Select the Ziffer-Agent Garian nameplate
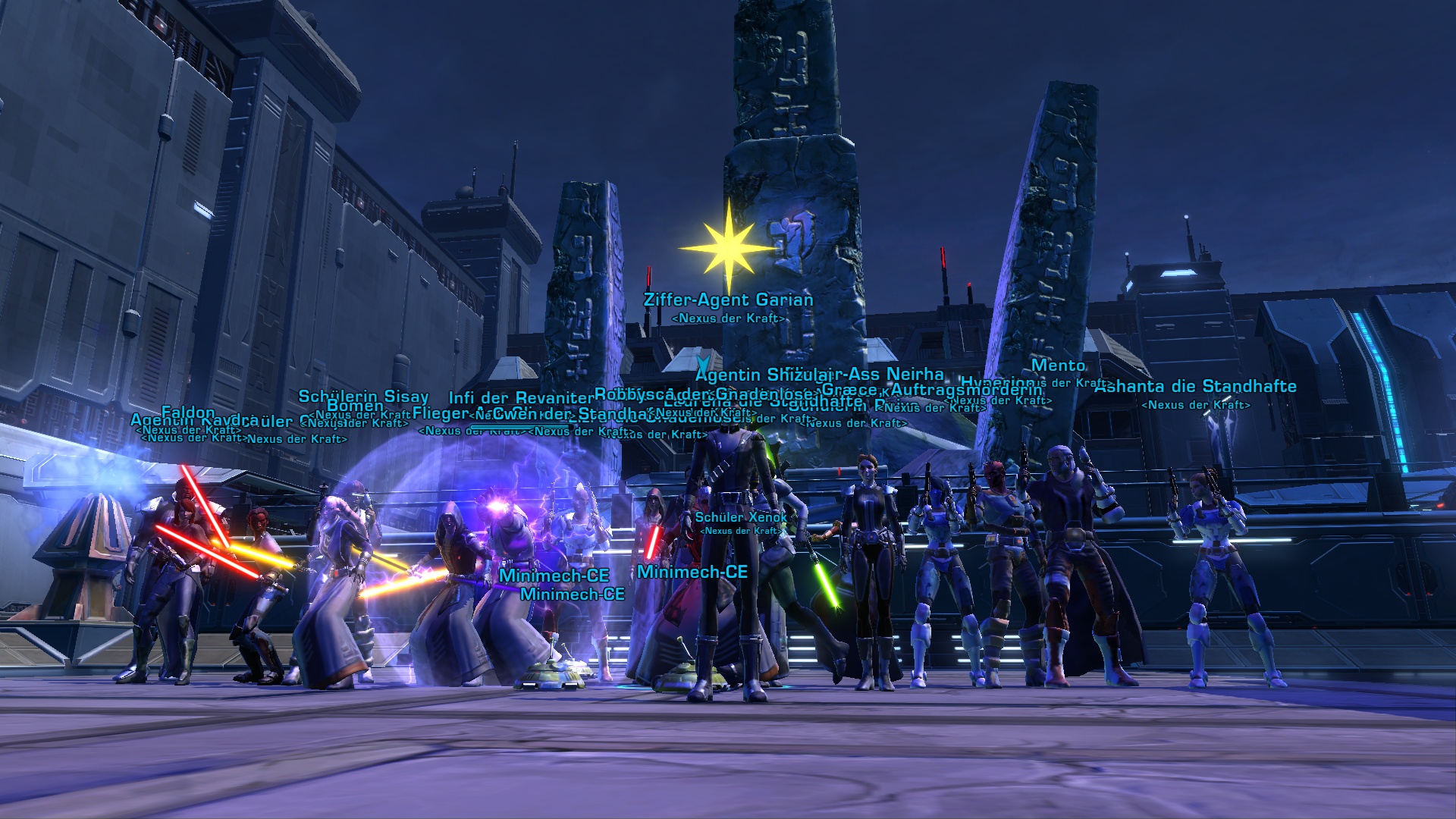 [728, 300]
